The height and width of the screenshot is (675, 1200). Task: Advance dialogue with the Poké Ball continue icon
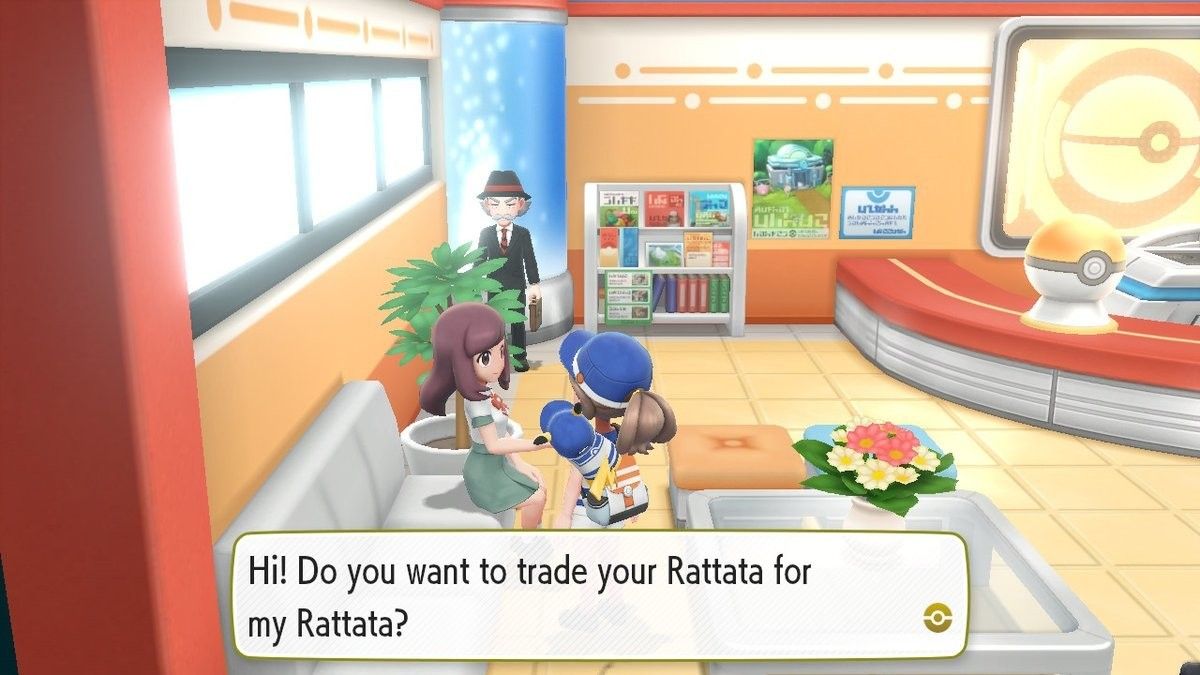939,617
